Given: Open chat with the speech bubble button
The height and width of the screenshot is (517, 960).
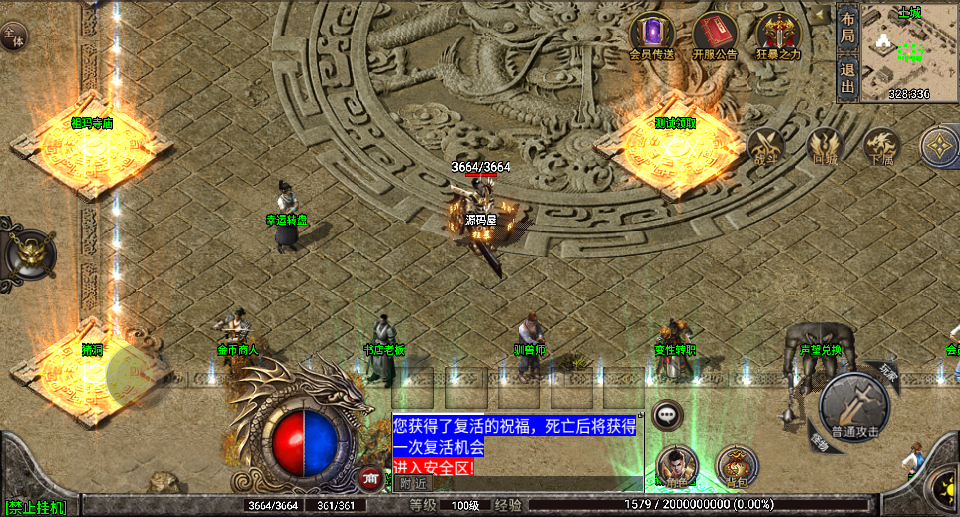Looking at the screenshot, I should click(667, 413).
